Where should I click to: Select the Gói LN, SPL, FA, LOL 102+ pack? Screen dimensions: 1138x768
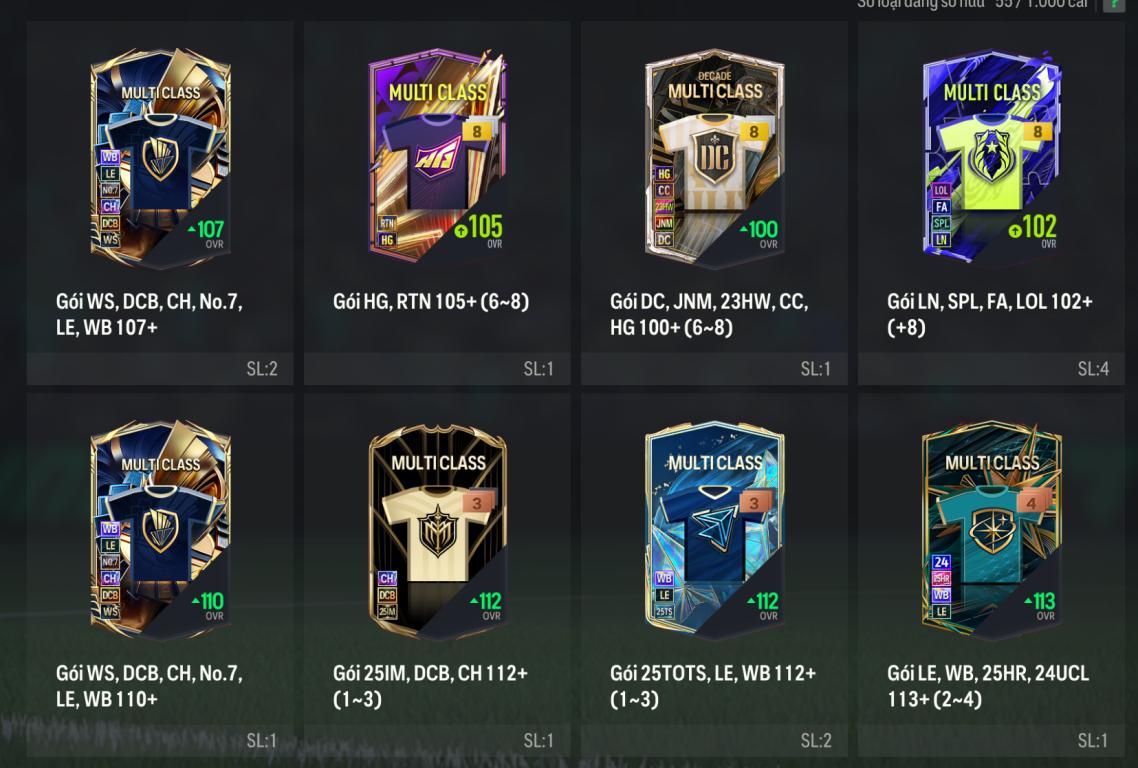click(991, 160)
